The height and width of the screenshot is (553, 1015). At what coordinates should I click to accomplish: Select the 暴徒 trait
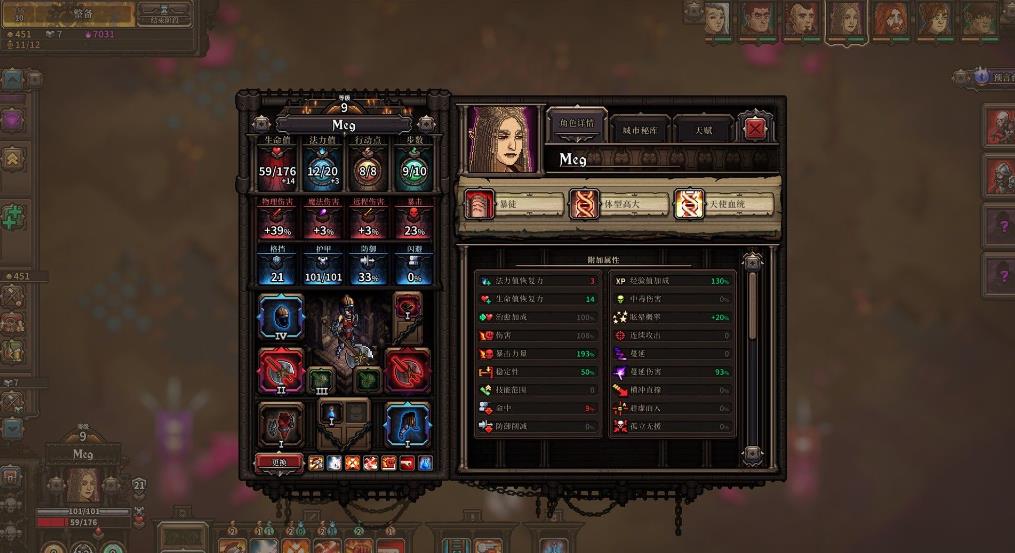pyautogui.click(x=514, y=204)
